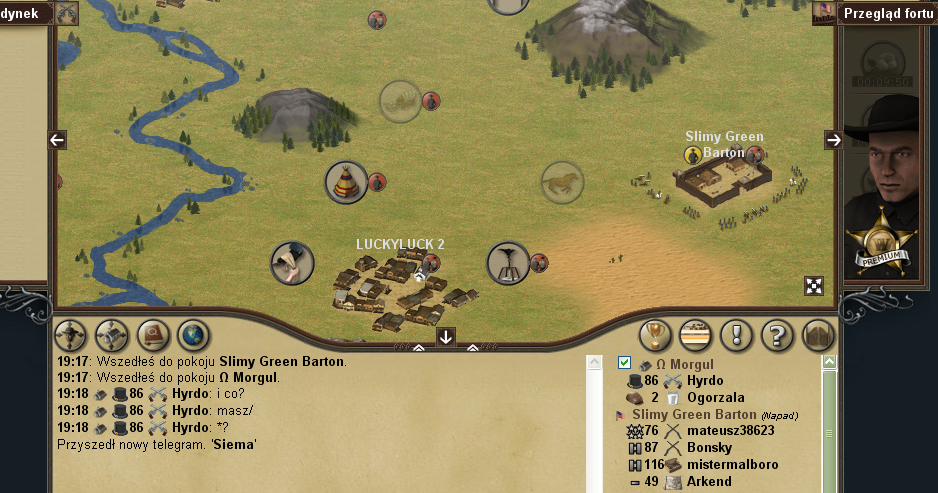Open the oil derrick job marker
The height and width of the screenshot is (493, 938).
pyautogui.click(x=508, y=263)
